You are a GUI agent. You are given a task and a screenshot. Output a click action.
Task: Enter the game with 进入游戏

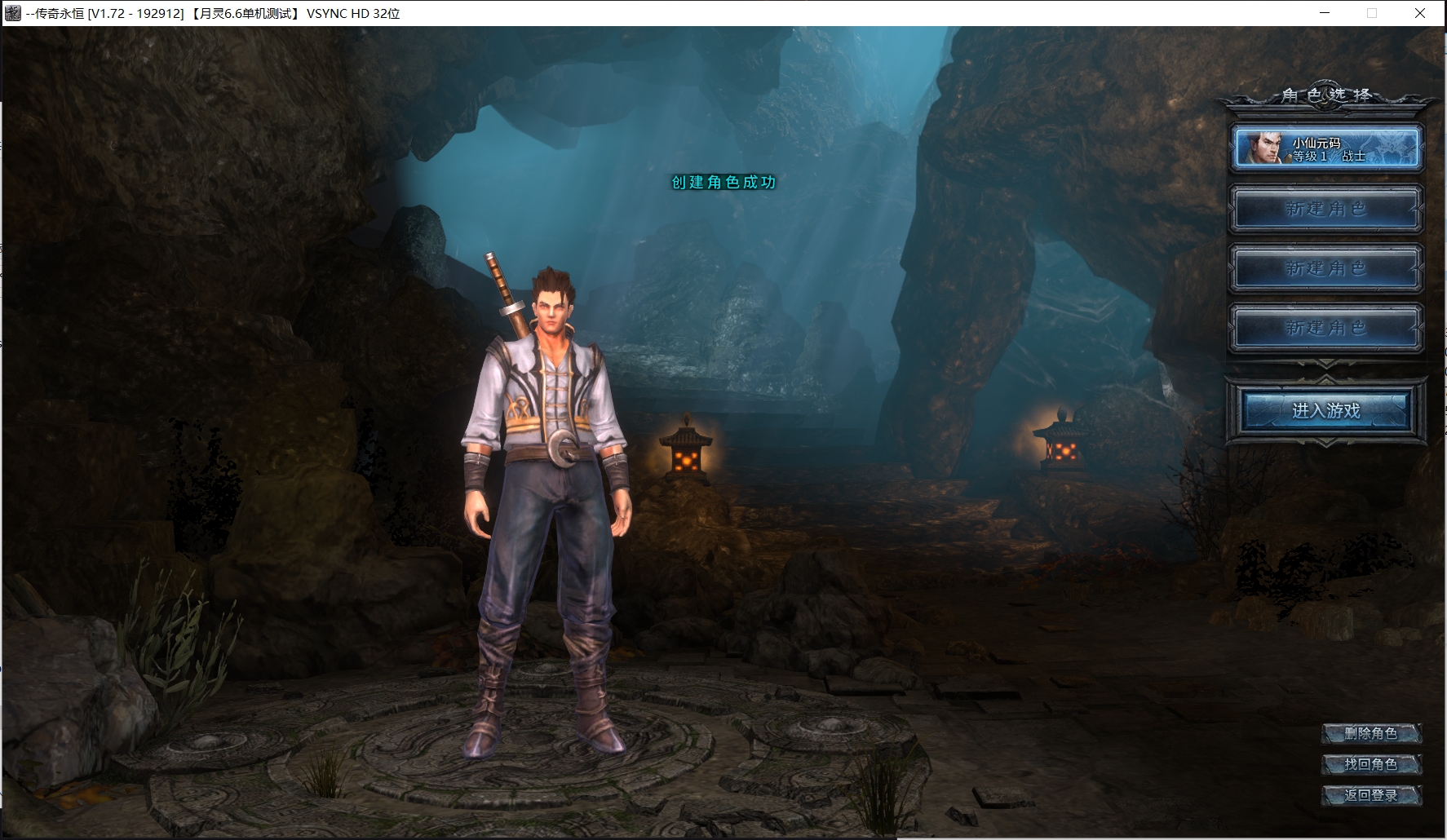pos(1326,410)
